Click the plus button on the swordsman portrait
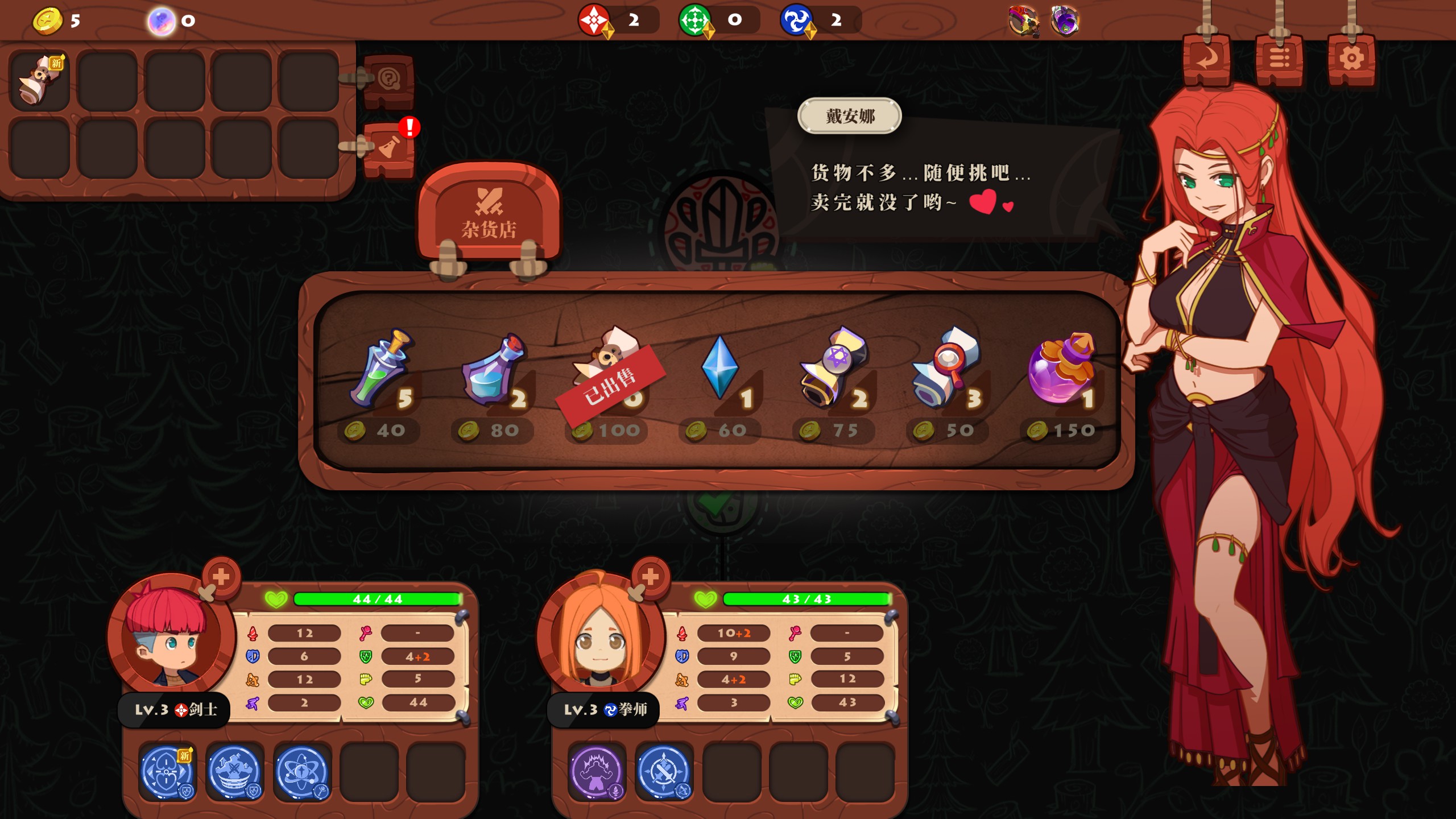The height and width of the screenshot is (819, 1456). pos(221,577)
